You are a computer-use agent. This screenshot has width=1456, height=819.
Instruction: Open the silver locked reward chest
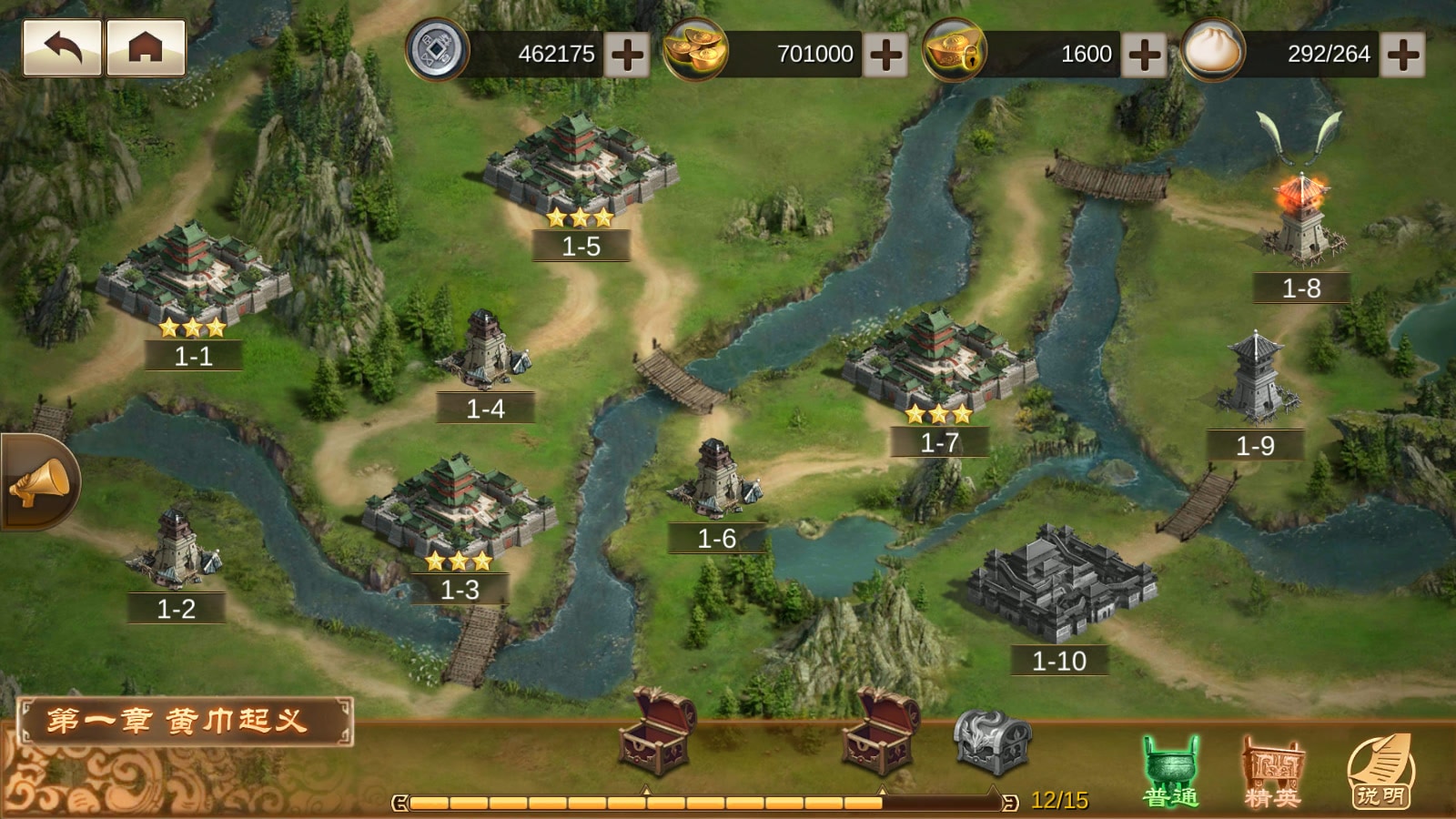pos(992,742)
